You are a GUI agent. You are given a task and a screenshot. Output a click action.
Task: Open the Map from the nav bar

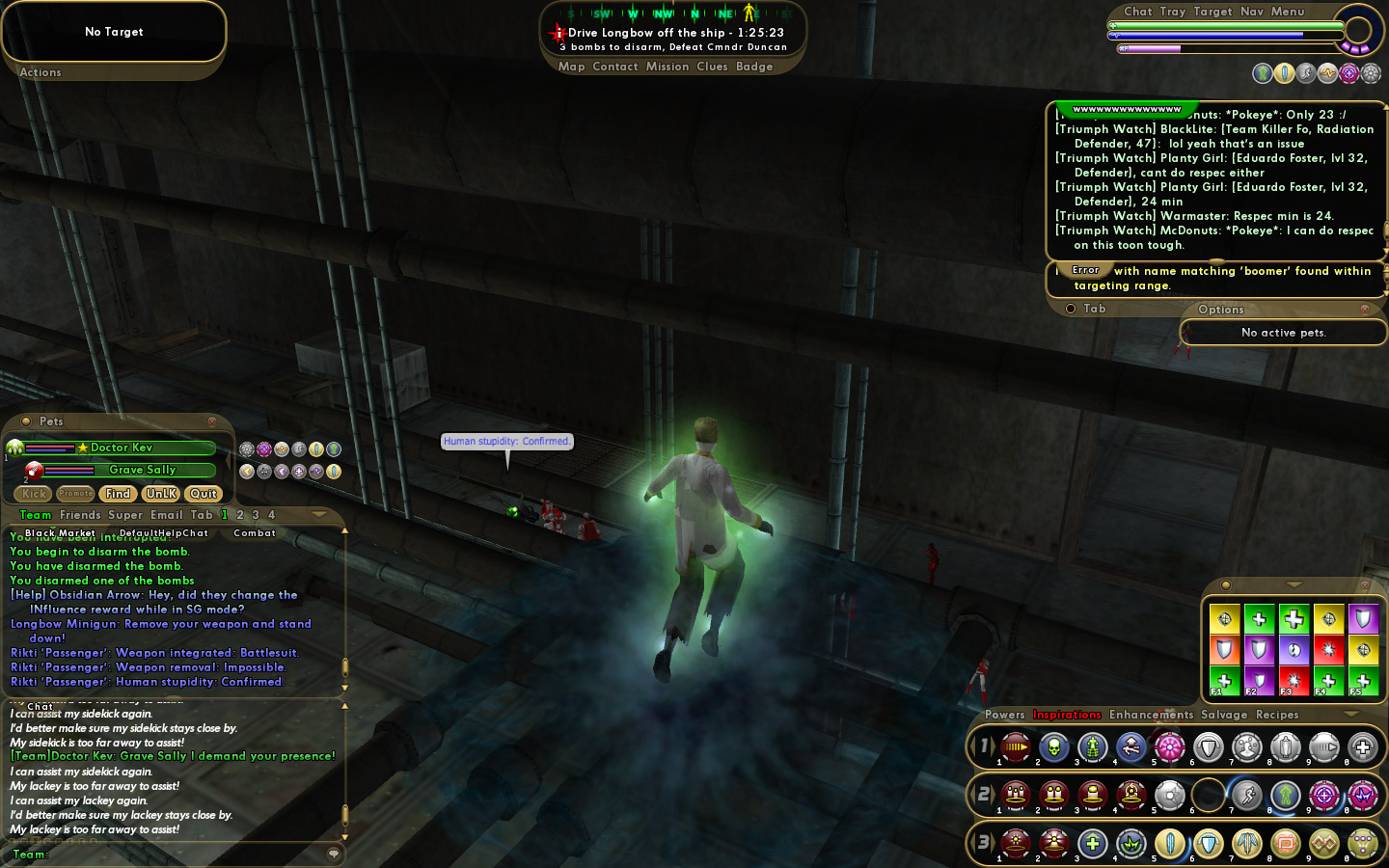[x=571, y=67]
